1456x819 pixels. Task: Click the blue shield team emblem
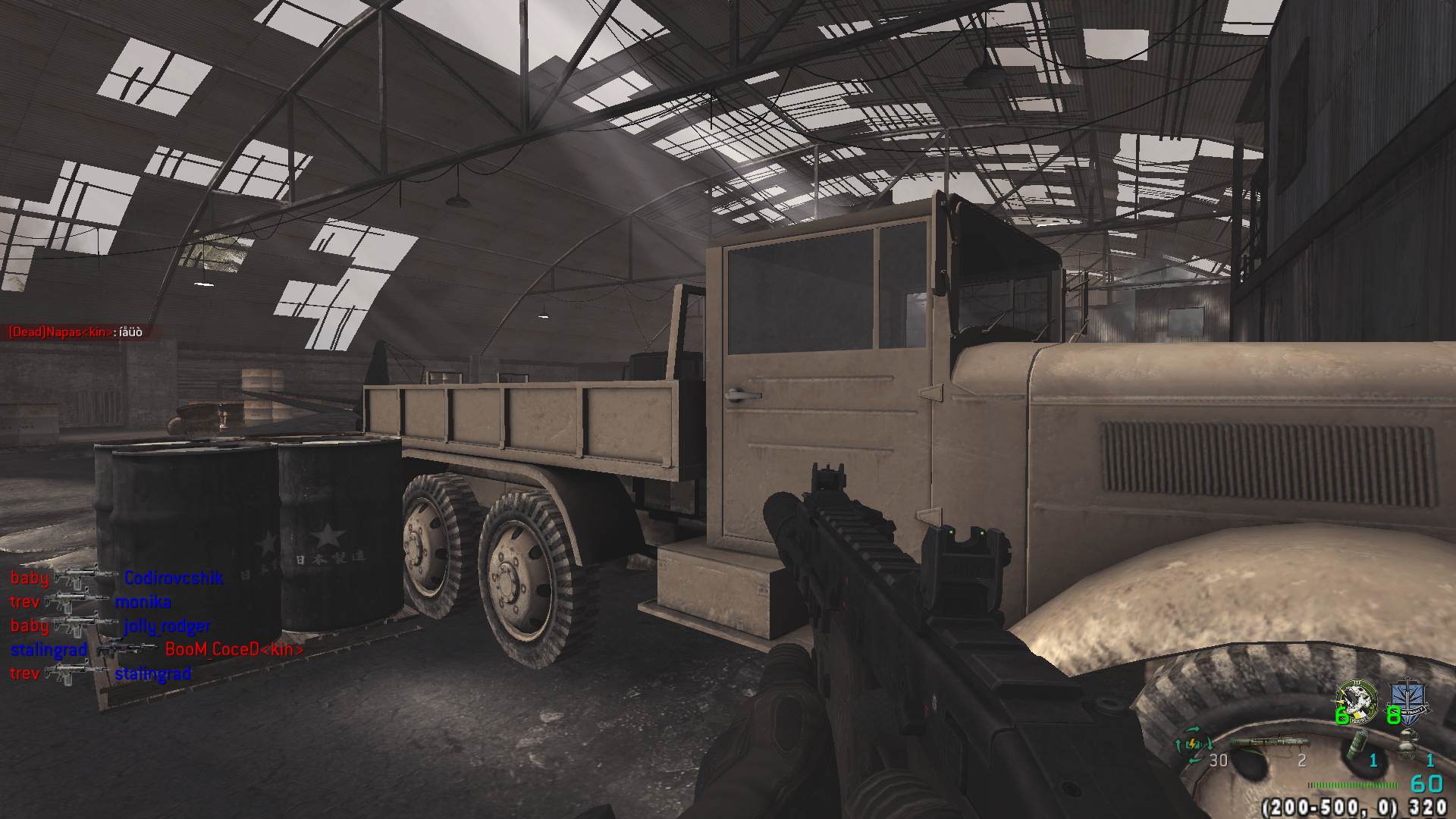pos(1408,699)
